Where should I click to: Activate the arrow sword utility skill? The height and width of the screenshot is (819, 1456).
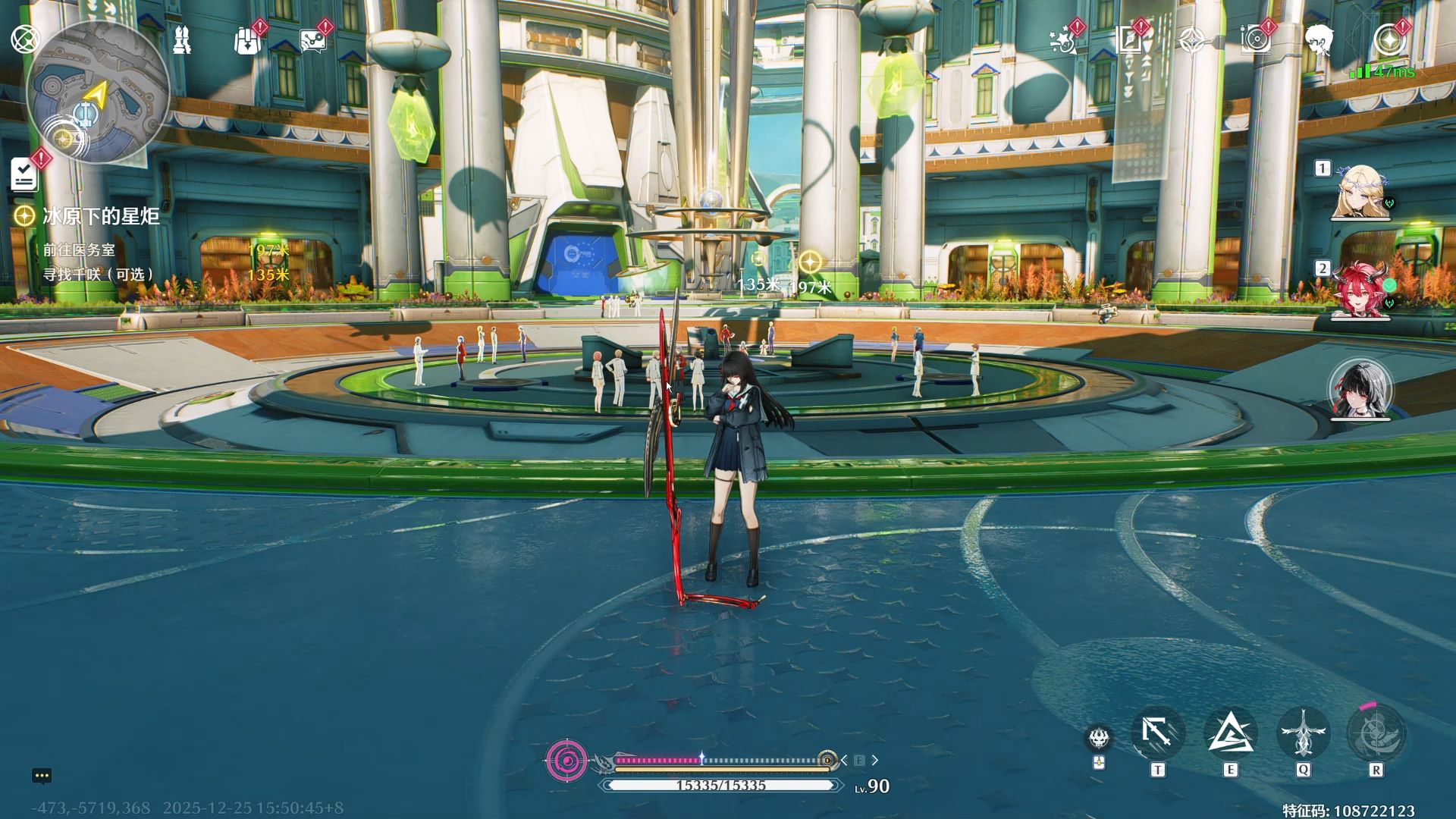(1157, 734)
